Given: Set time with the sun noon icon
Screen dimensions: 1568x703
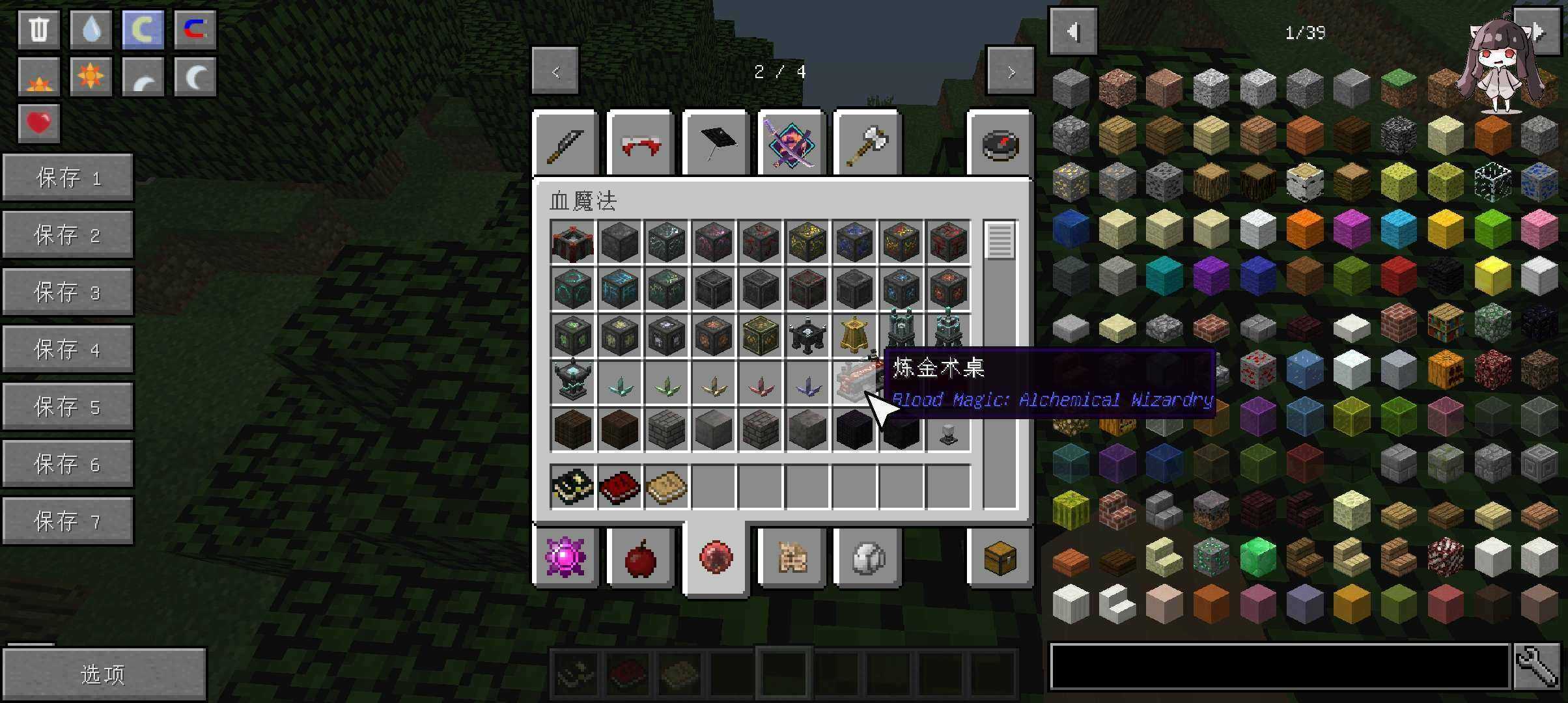Looking at the screenshot, I should tap(91, 77).
